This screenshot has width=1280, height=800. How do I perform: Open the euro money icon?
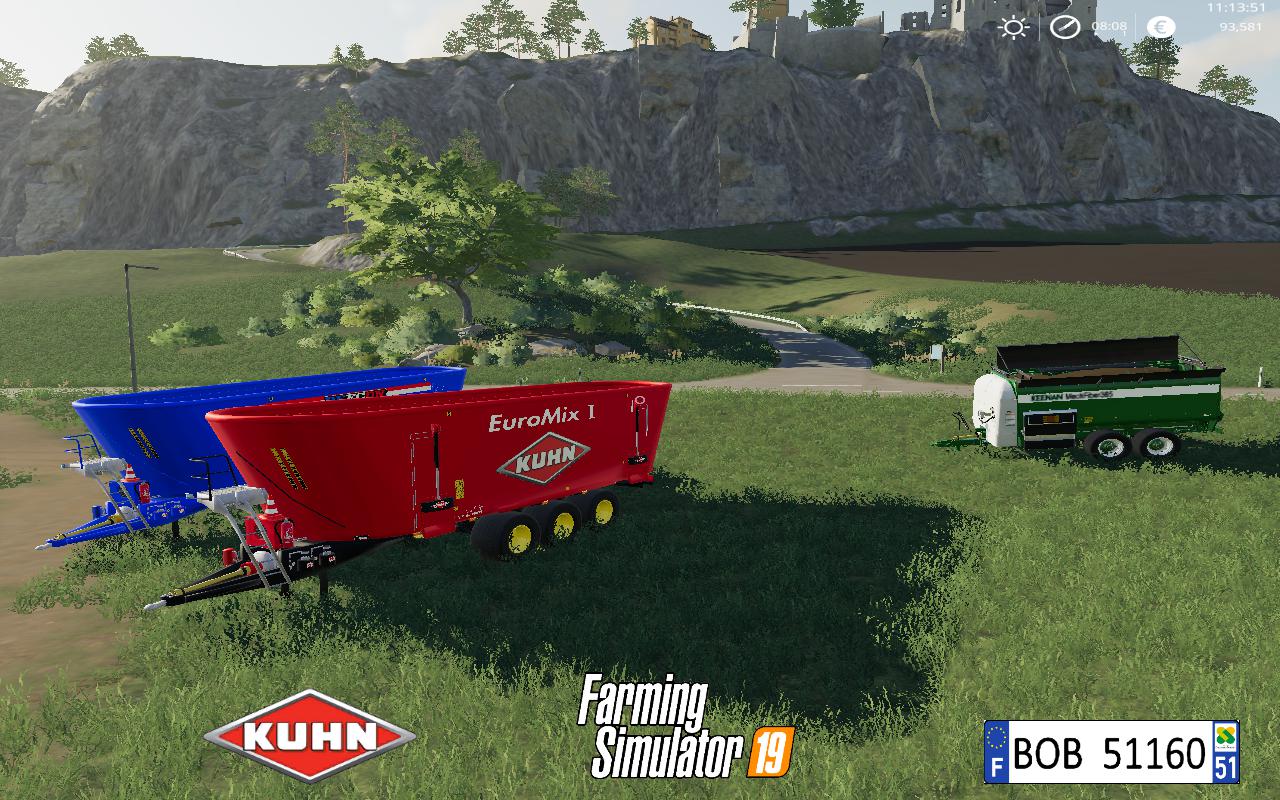pos(1161,27)
